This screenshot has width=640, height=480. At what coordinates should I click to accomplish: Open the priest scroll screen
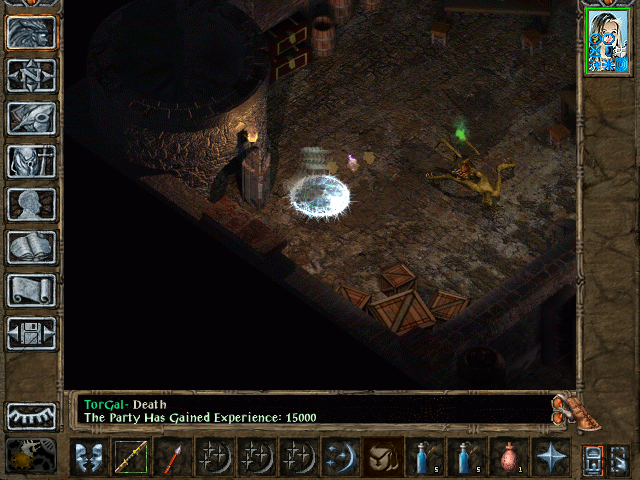(x=32, y=290)
